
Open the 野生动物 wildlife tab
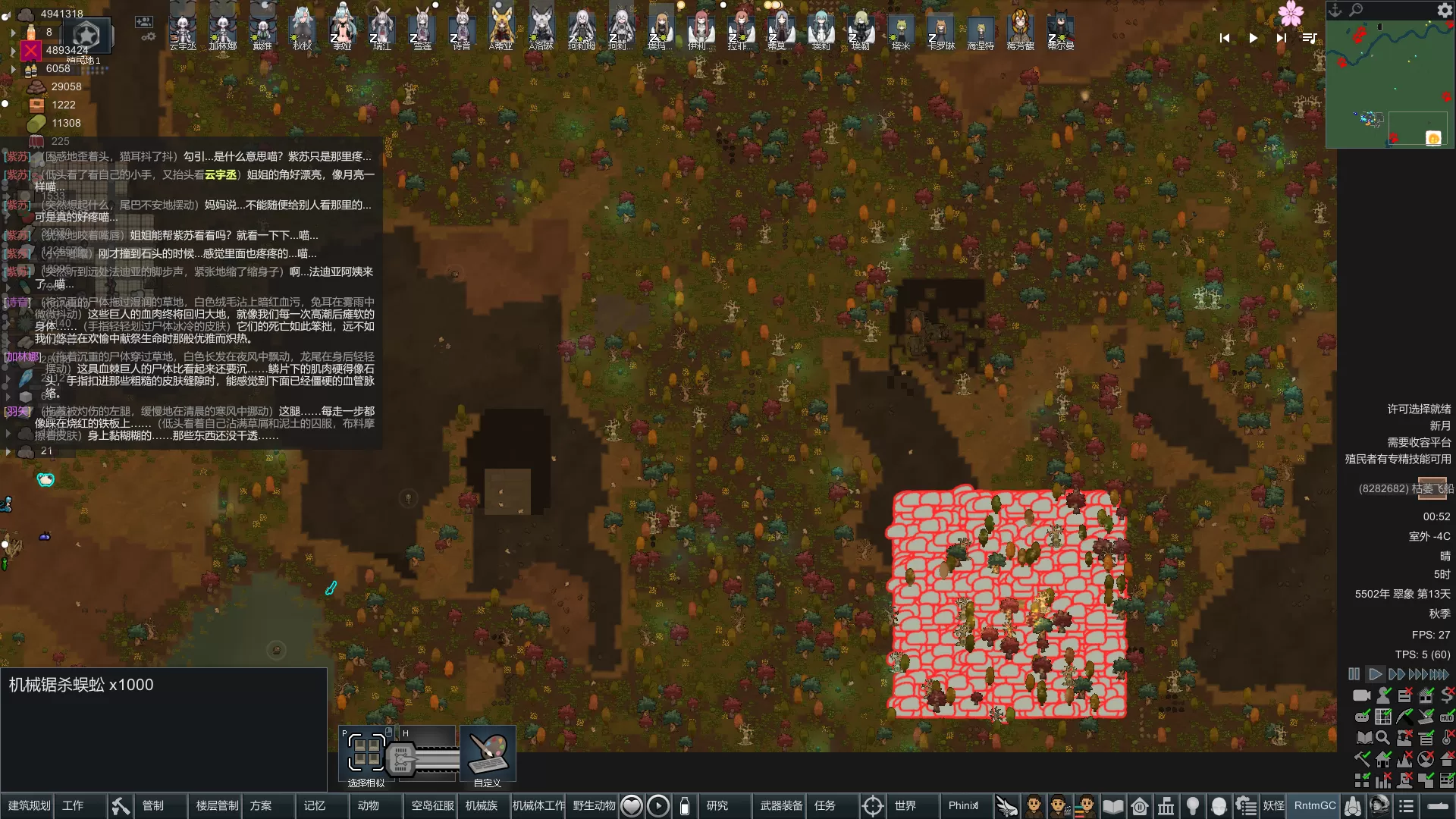coord(594,805)
